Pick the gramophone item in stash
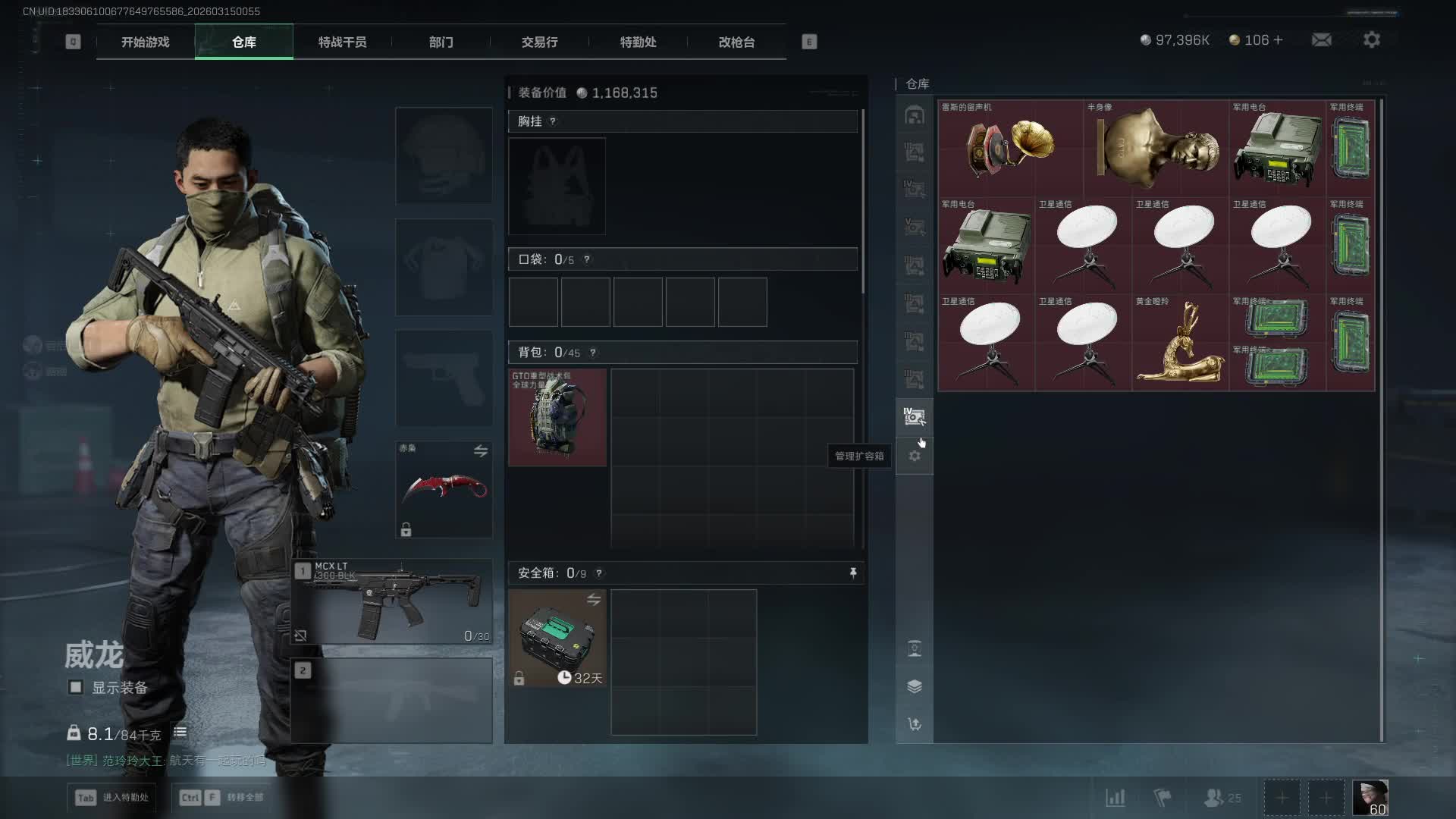 pos(1010,149)
